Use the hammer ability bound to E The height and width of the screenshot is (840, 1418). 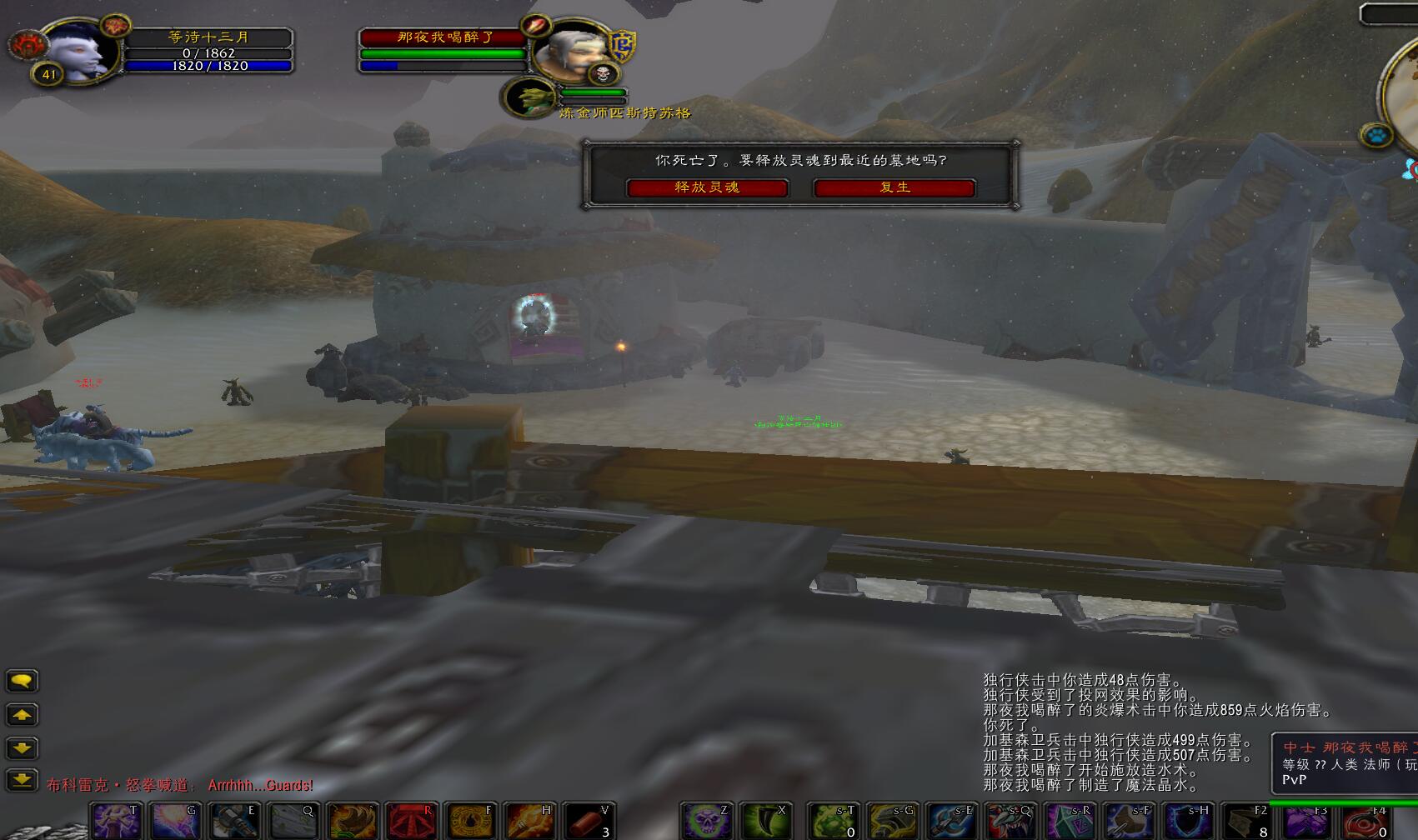tap(234, 822)
